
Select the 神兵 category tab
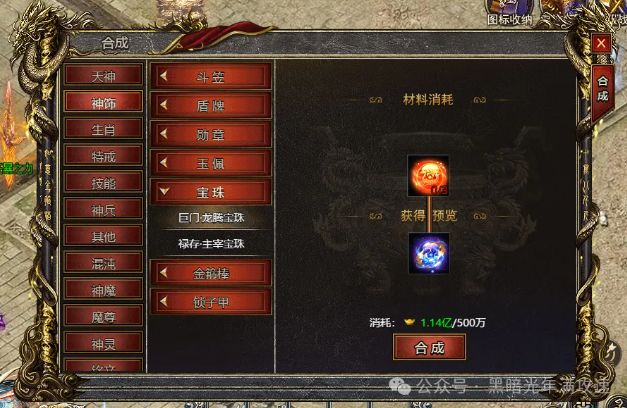(x=103, y=209)
